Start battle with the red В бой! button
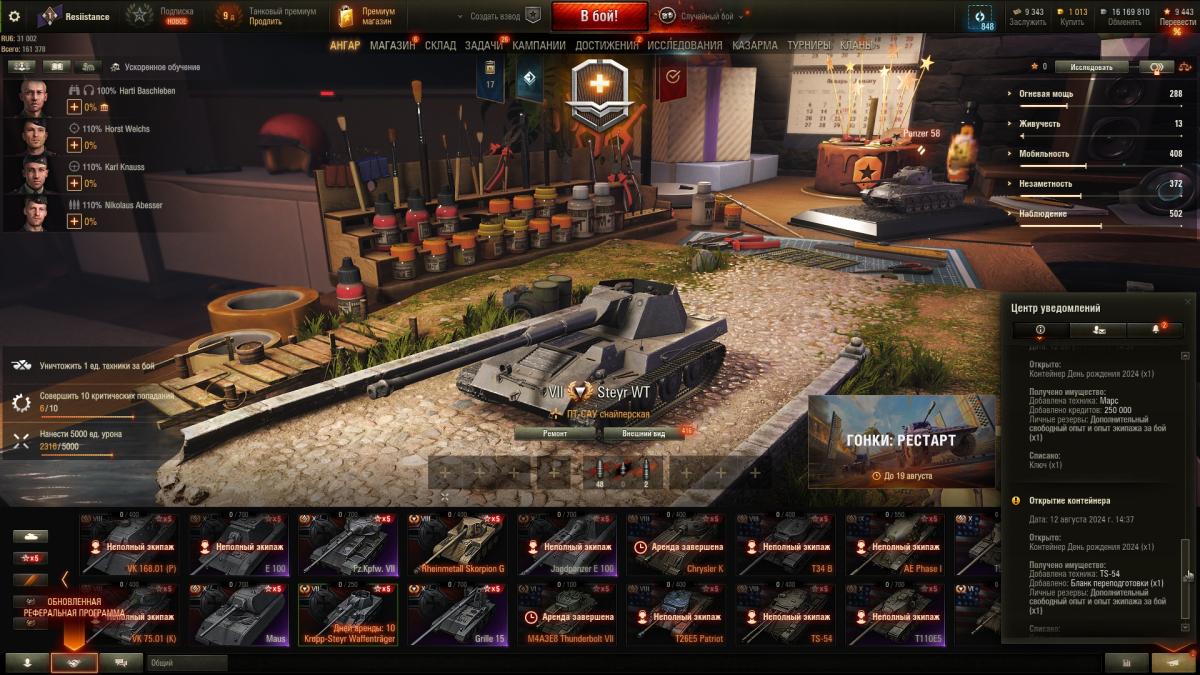 coord(599,16)
